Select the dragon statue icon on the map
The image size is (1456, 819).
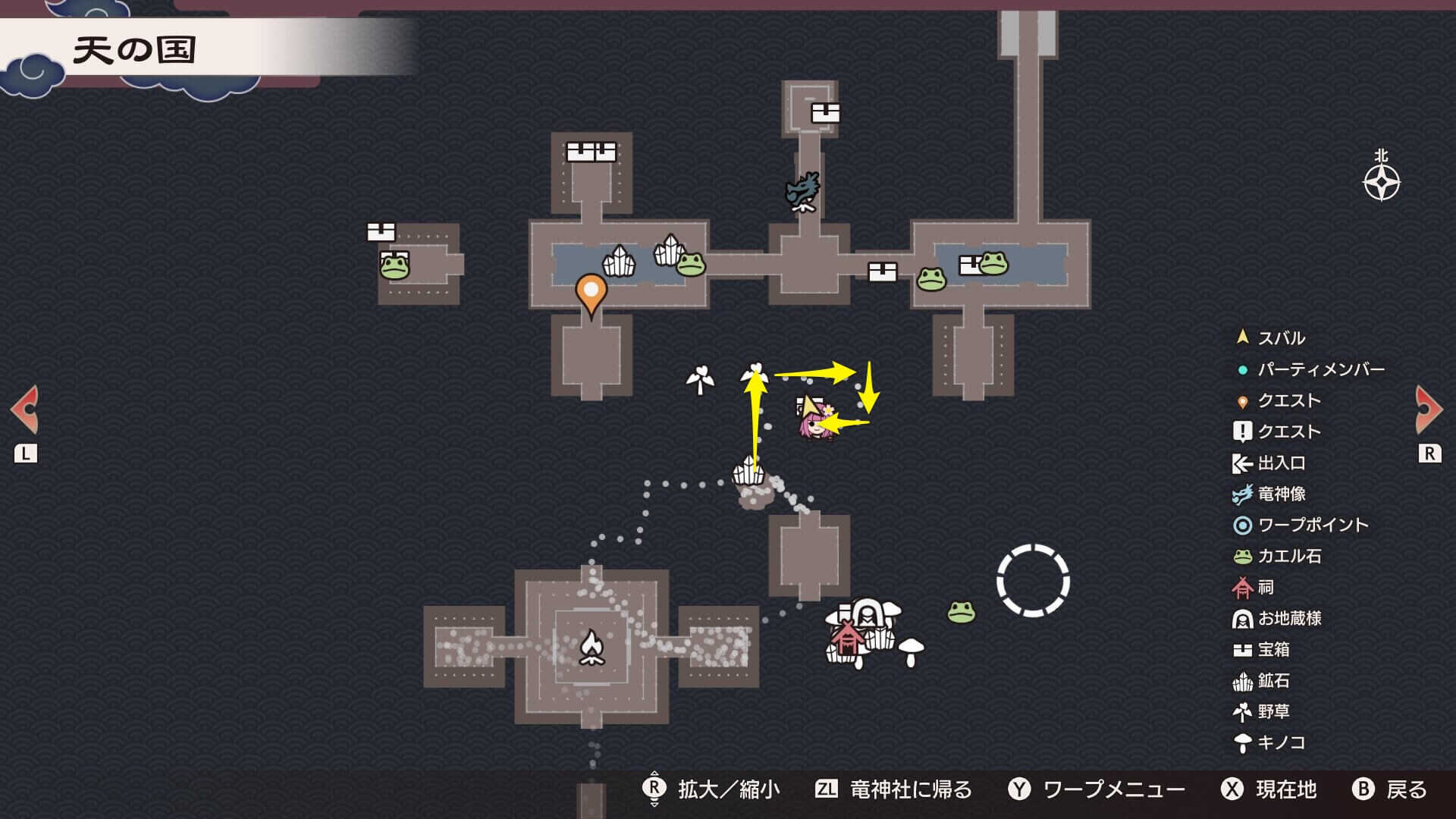click(802, 190)
